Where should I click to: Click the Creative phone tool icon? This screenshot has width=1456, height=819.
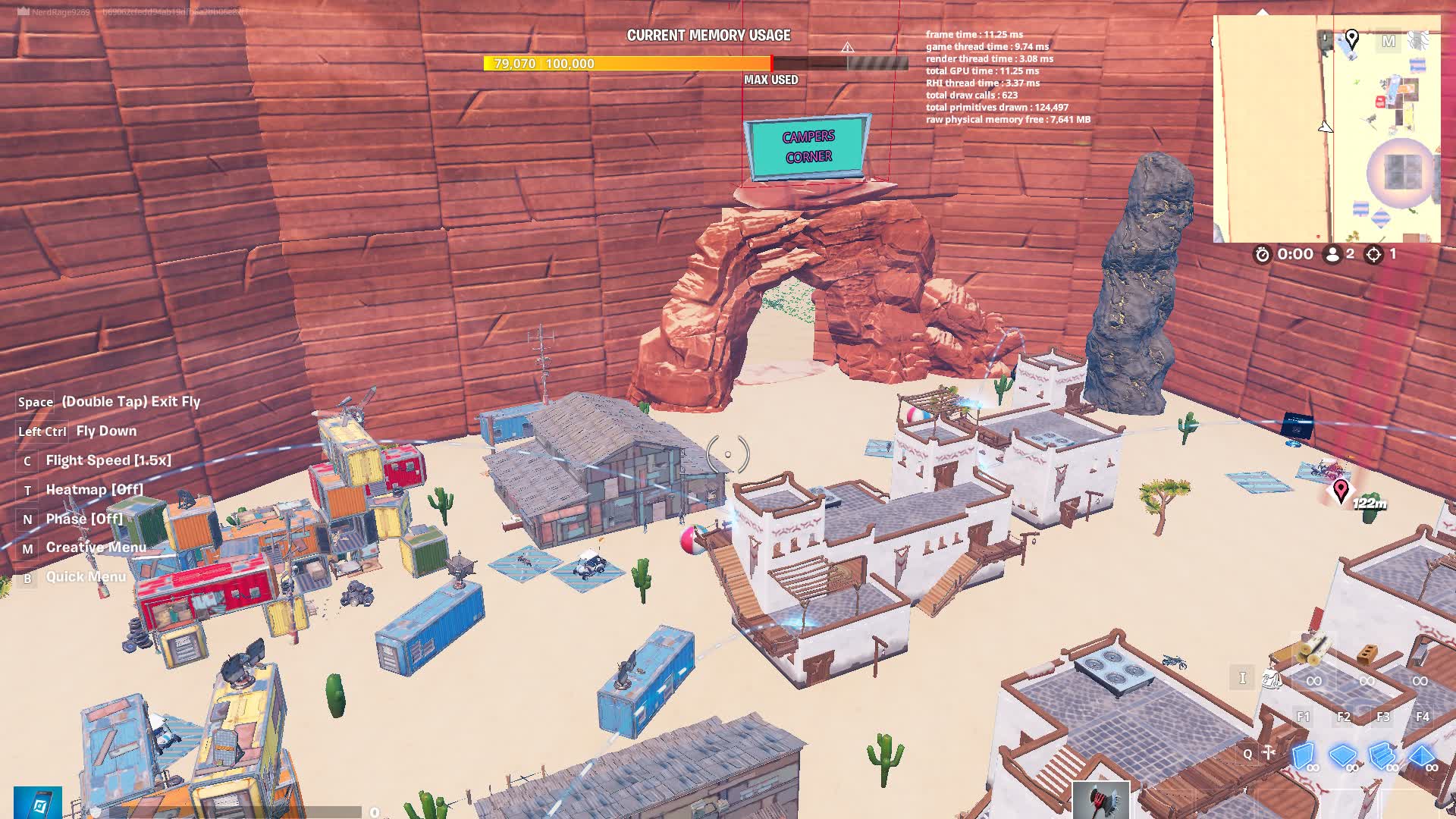pyautogui.click(x=37, y=803)
